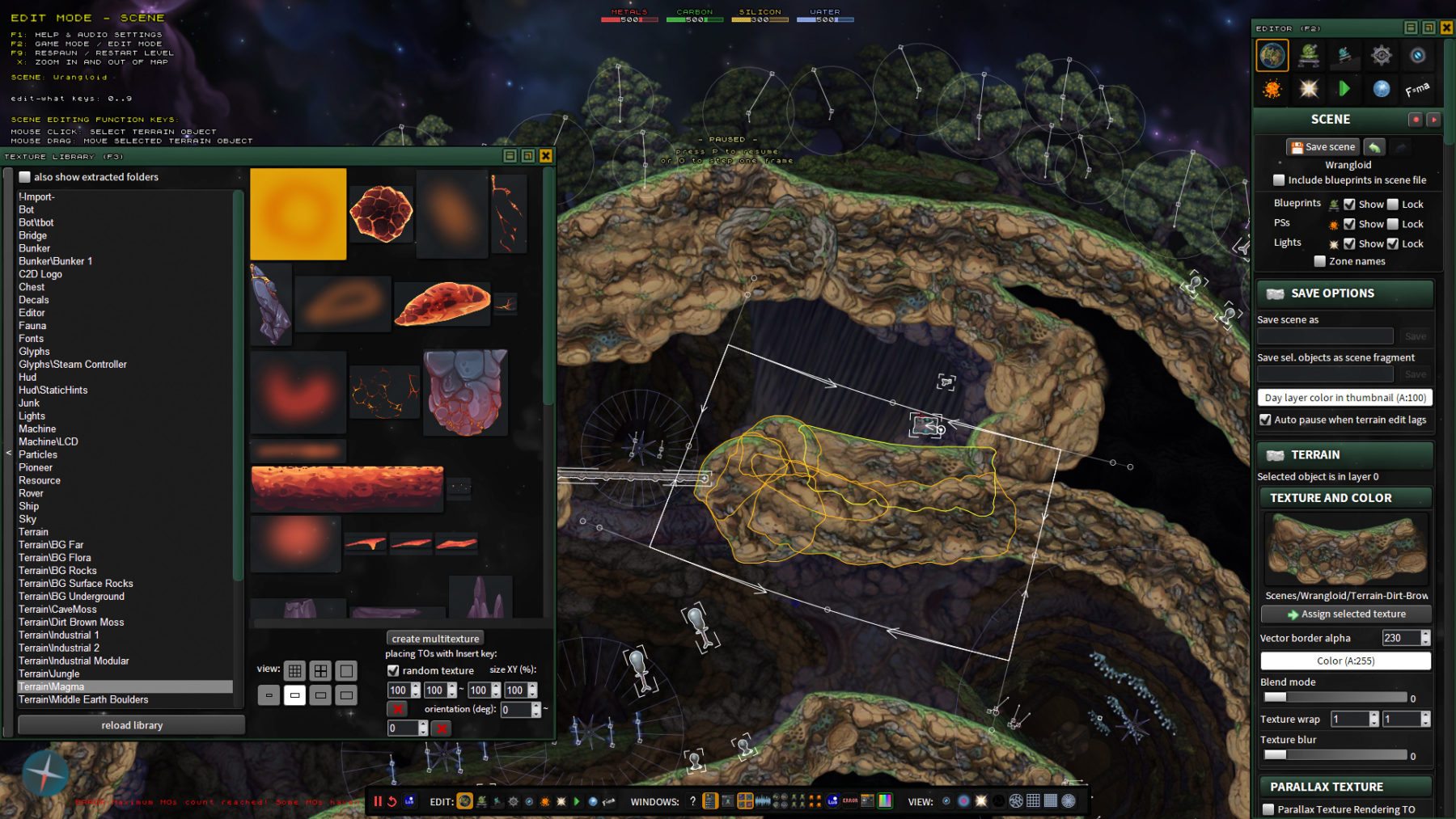Image resolution: width=1456 pixels, height=819 pixels.
Task: Open the Particles texture folder
Action: (x=38, y=454)
